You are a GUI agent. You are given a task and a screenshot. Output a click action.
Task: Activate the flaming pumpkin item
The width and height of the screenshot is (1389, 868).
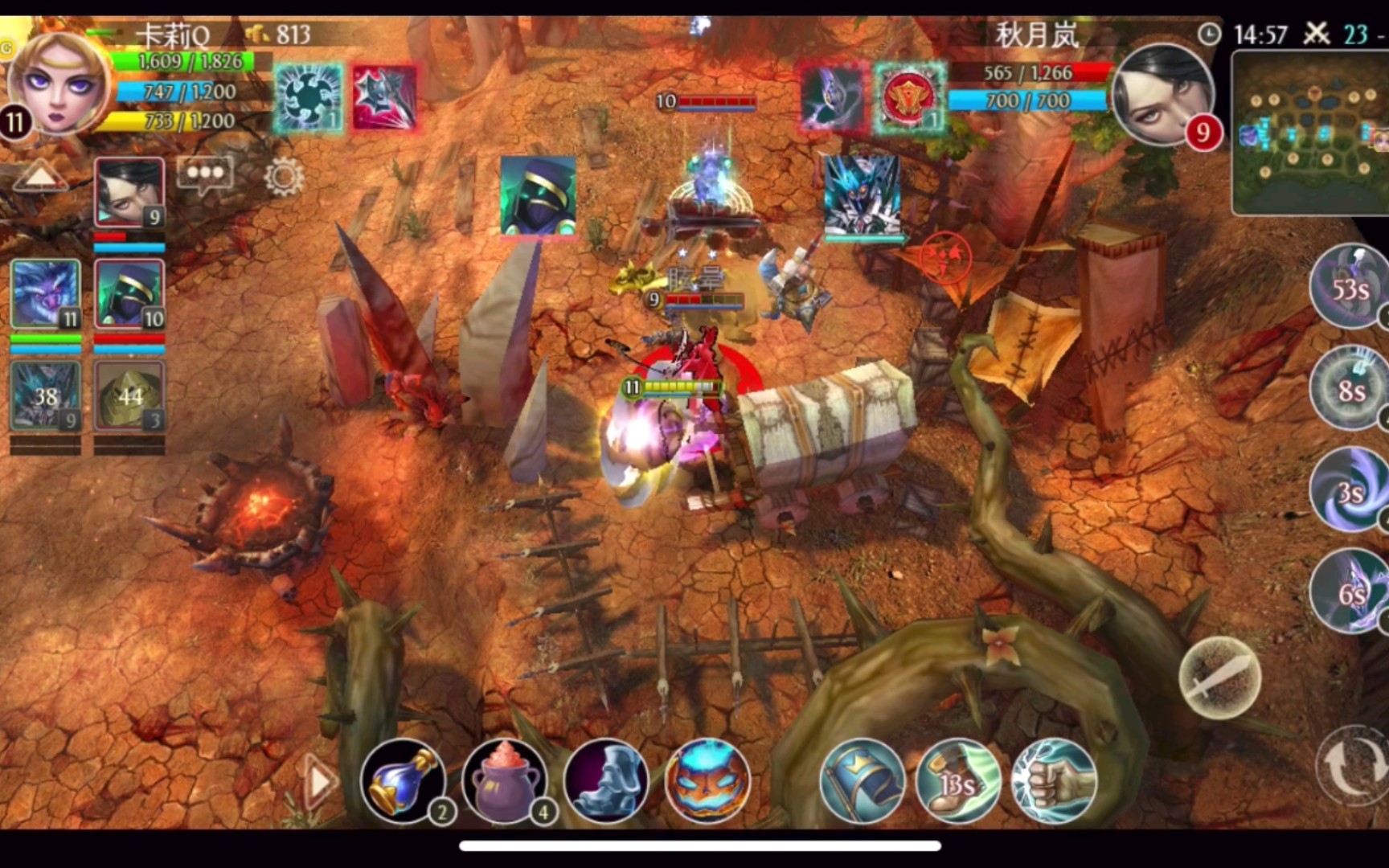707,780
